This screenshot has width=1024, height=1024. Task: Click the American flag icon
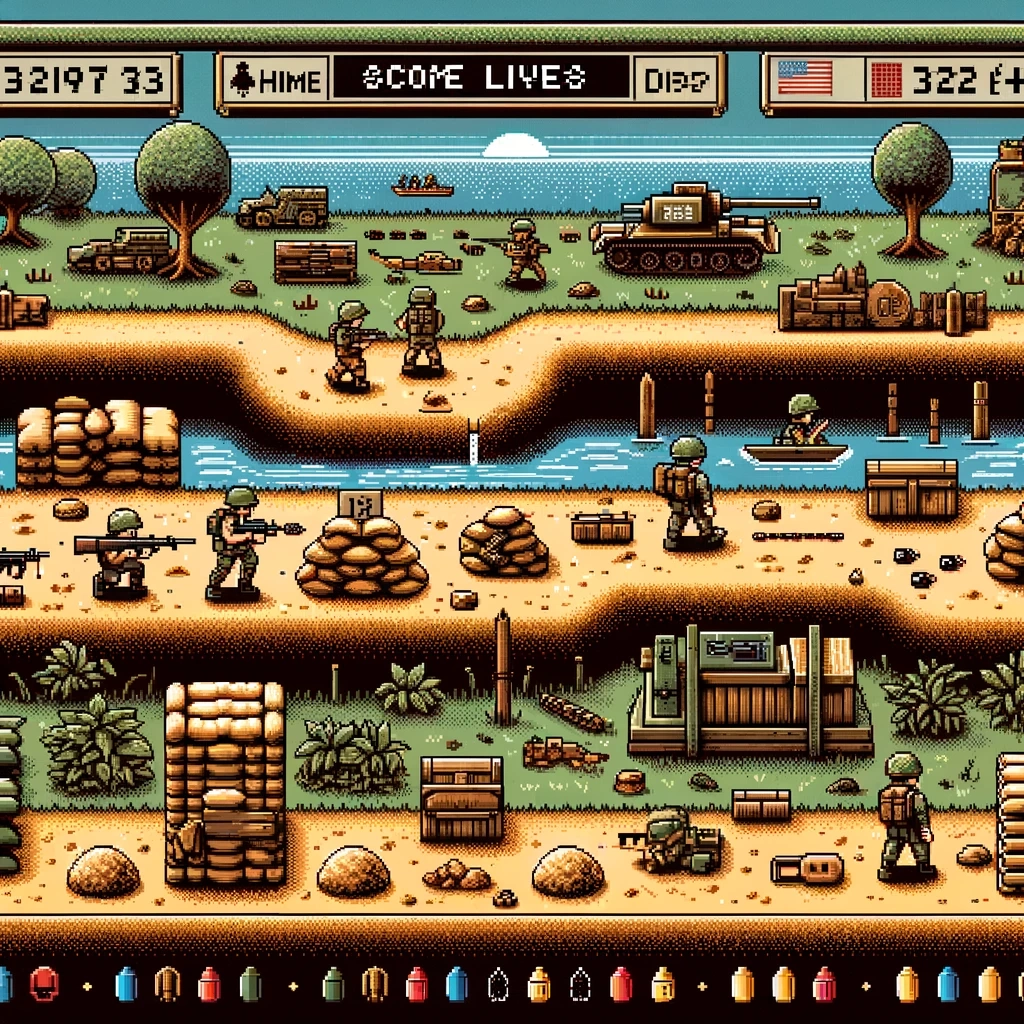point(804,78)
